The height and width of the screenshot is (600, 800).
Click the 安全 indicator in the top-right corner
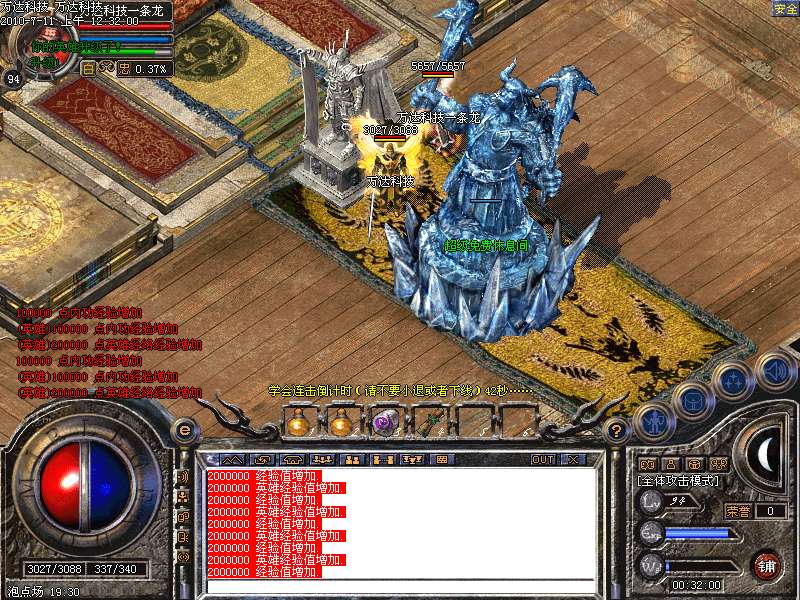(x=785, y=9)
